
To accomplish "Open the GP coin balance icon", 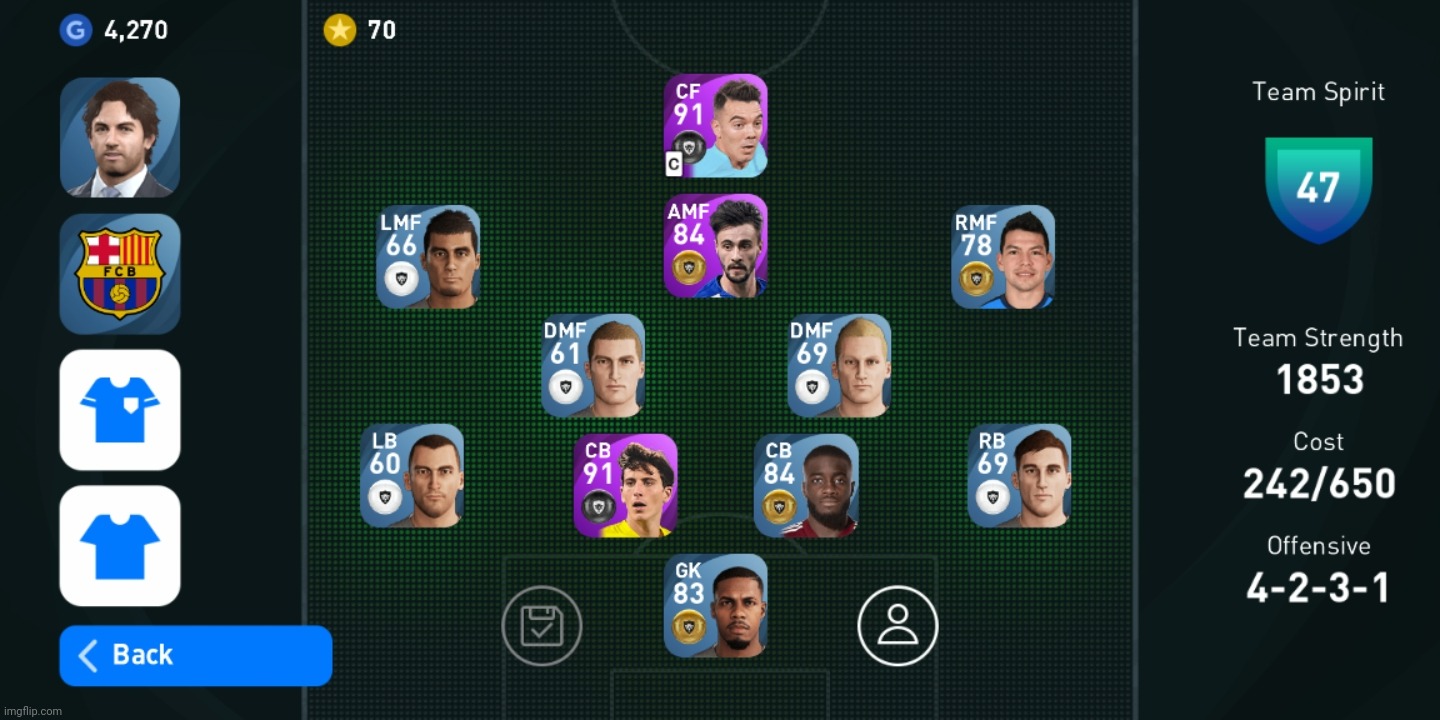I will click(76, 30).
